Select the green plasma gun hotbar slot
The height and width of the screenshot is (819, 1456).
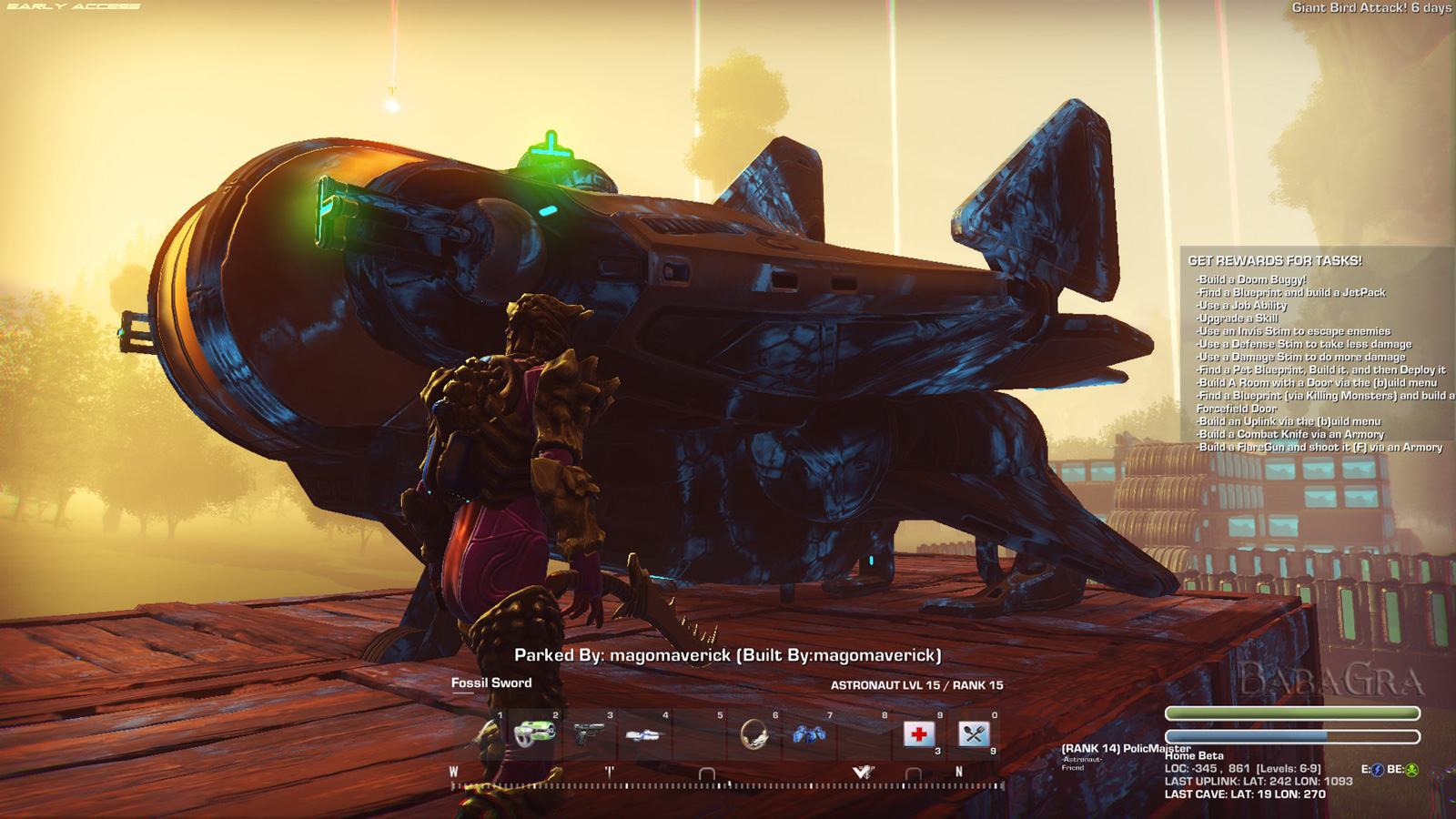point(535,733)
